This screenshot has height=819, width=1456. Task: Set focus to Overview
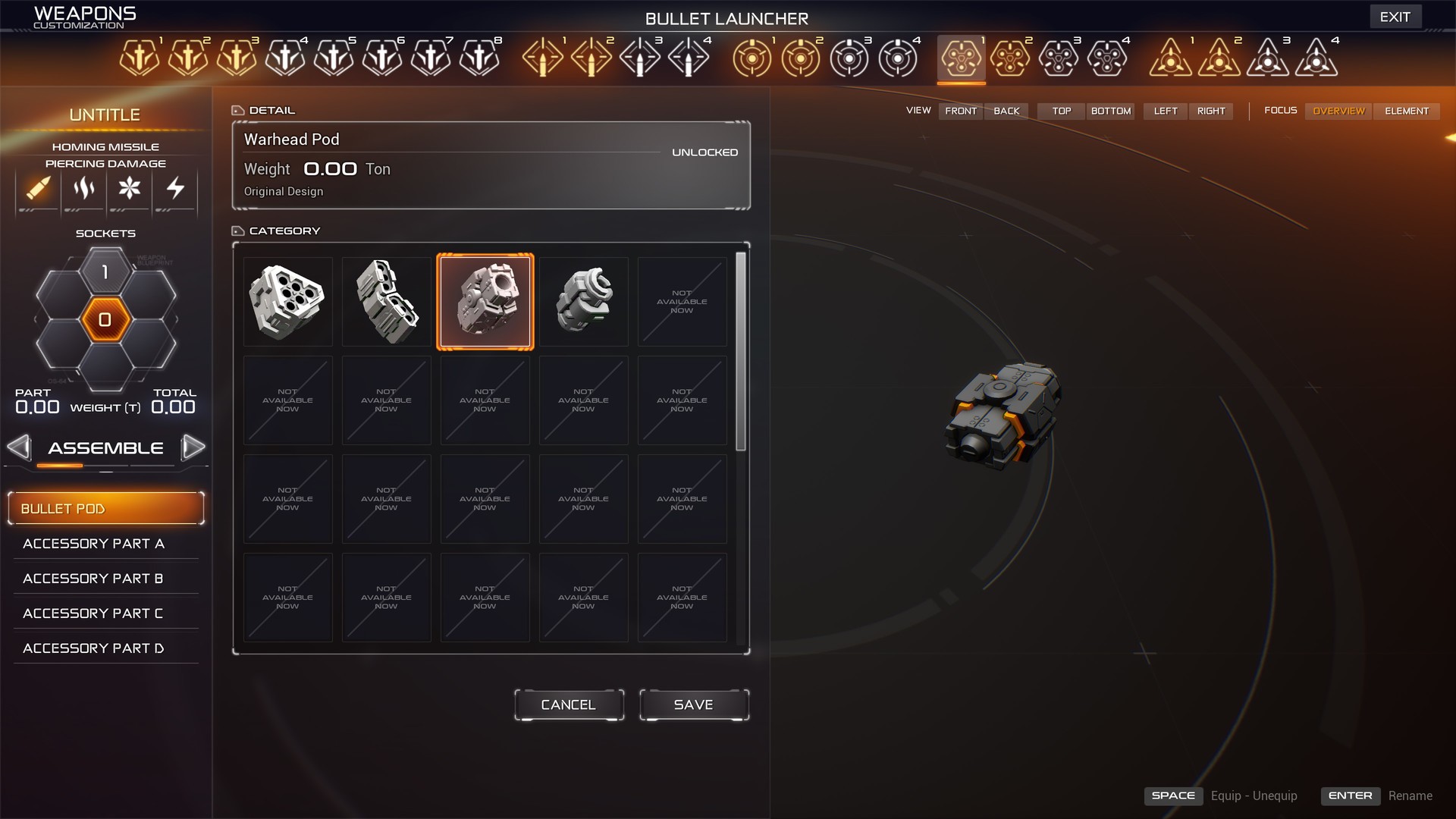(1338, 111)
